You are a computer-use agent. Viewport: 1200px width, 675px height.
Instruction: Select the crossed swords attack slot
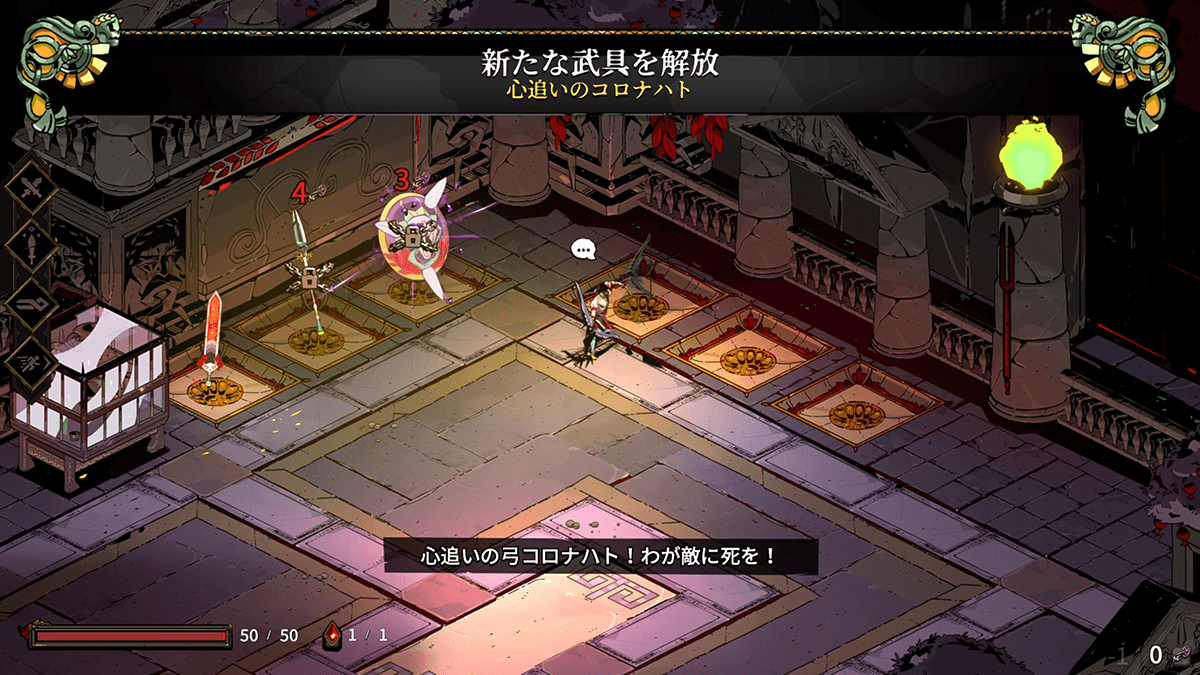click(x=31, y=189)
